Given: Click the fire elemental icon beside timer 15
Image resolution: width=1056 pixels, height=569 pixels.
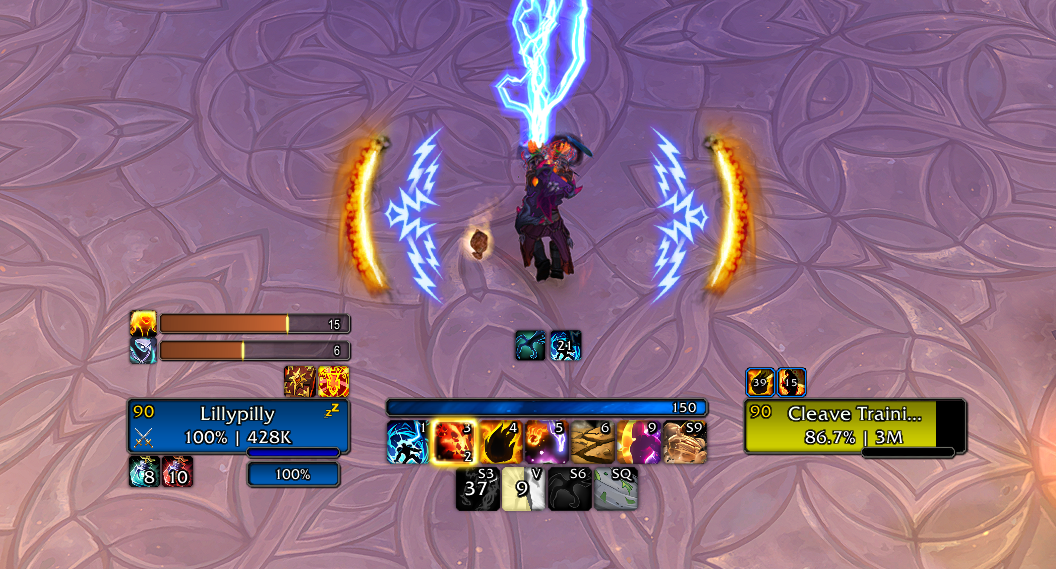Looking at the screenshot, I should [143, 324].
